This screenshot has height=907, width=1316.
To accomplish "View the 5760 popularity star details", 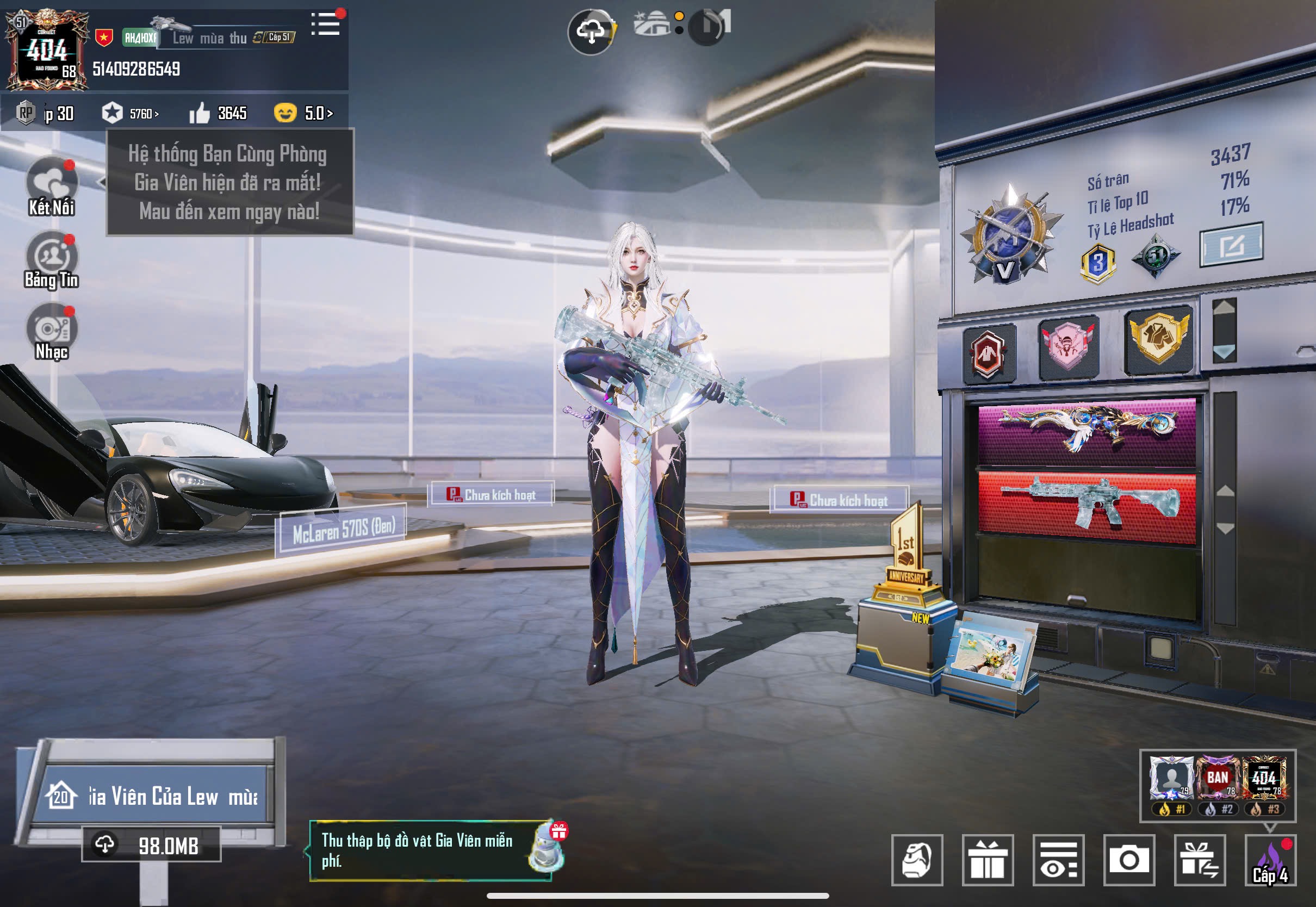I will (130, 113).
